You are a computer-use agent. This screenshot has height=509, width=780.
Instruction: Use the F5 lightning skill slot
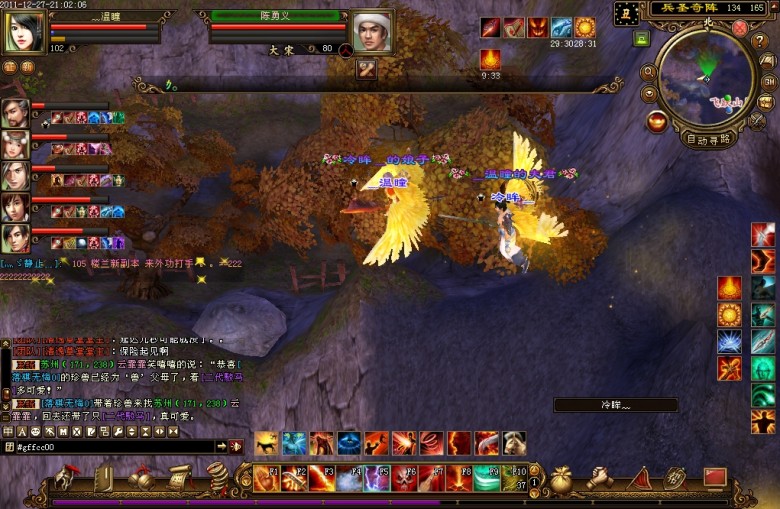(x=376, y=478)
